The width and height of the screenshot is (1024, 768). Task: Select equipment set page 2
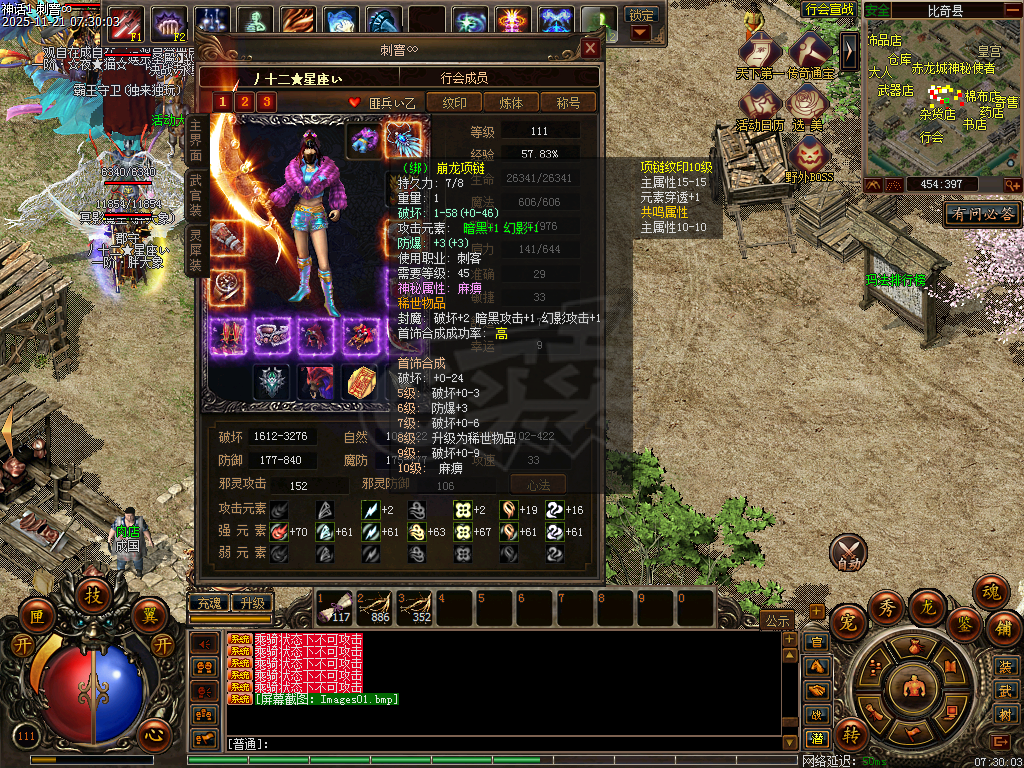point(244,102)
